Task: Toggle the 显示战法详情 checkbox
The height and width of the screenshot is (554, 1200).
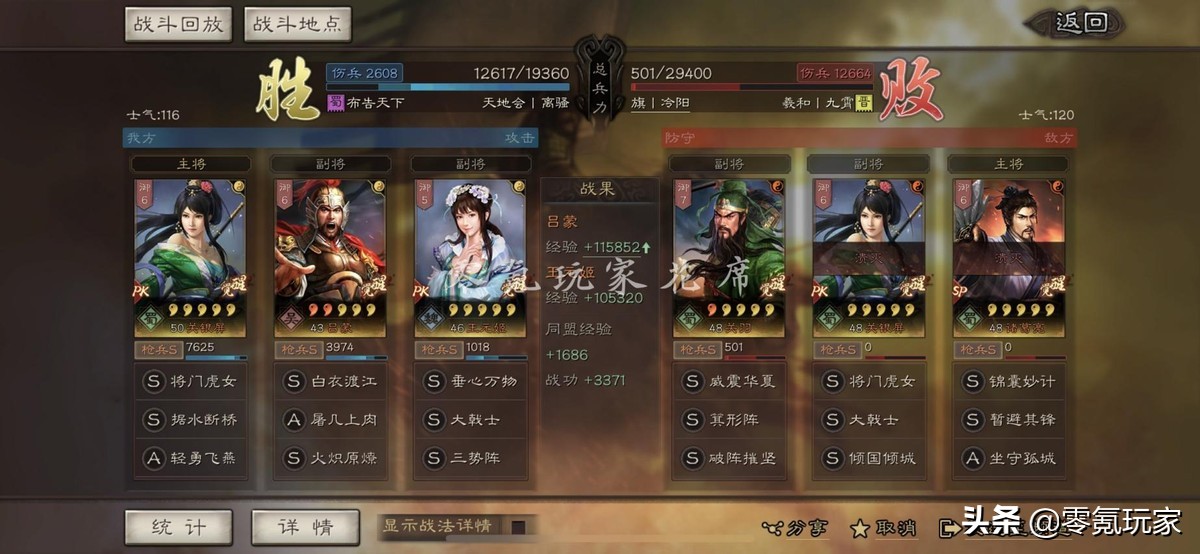Action: [x=518, y=526]
